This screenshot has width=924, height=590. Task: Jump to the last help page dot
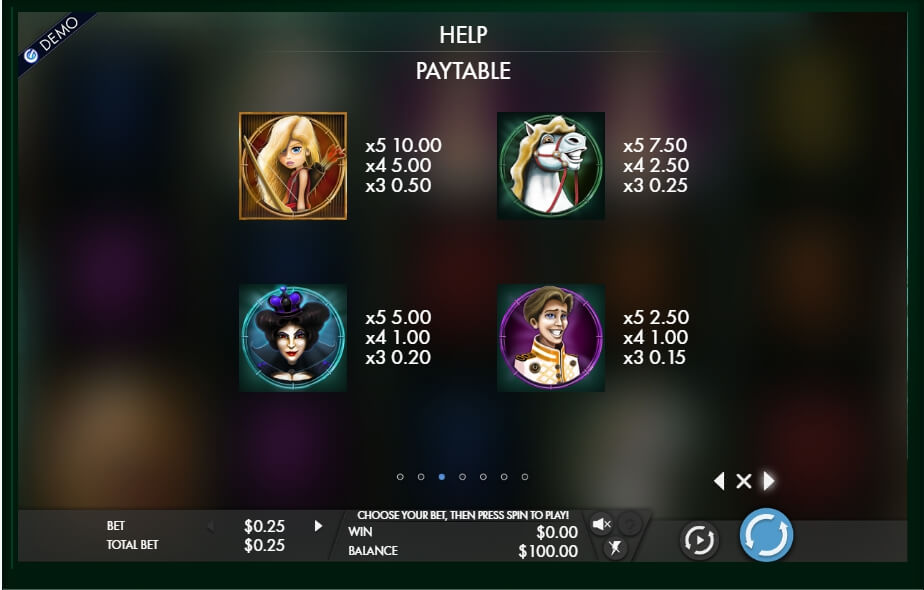pos(525,477)
